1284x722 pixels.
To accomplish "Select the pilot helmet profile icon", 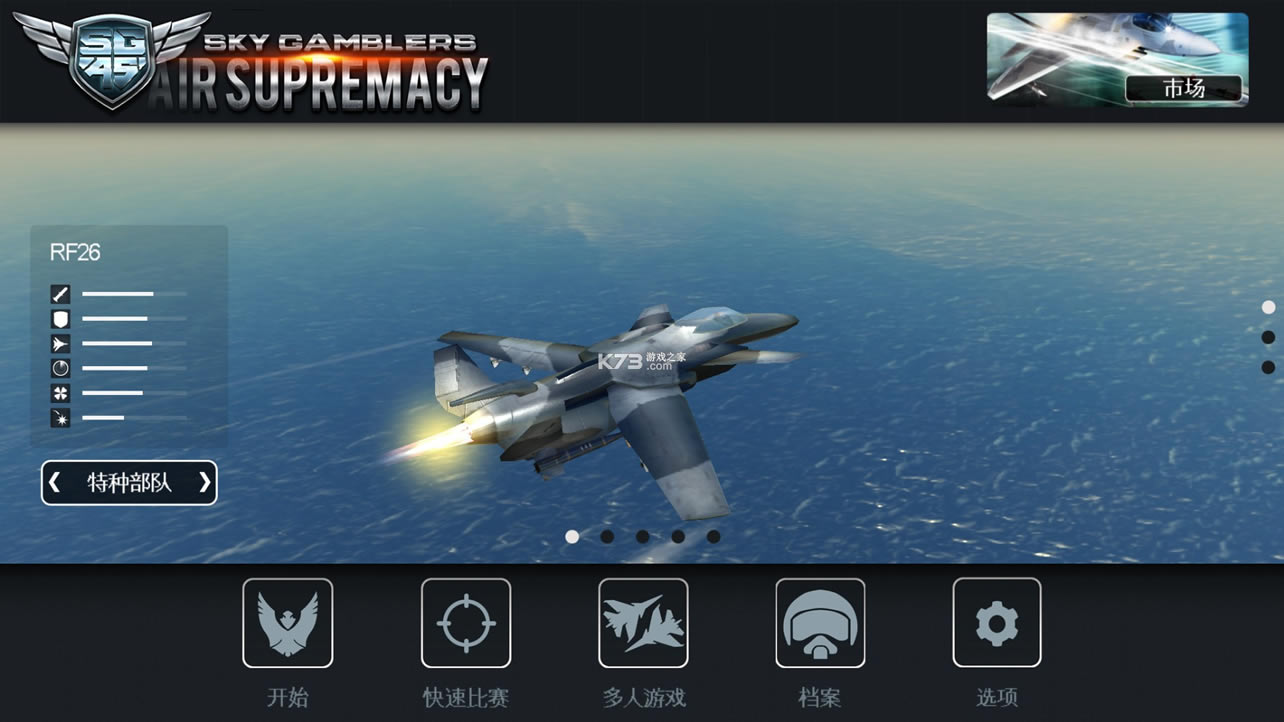I will click(x=819, y=622).
